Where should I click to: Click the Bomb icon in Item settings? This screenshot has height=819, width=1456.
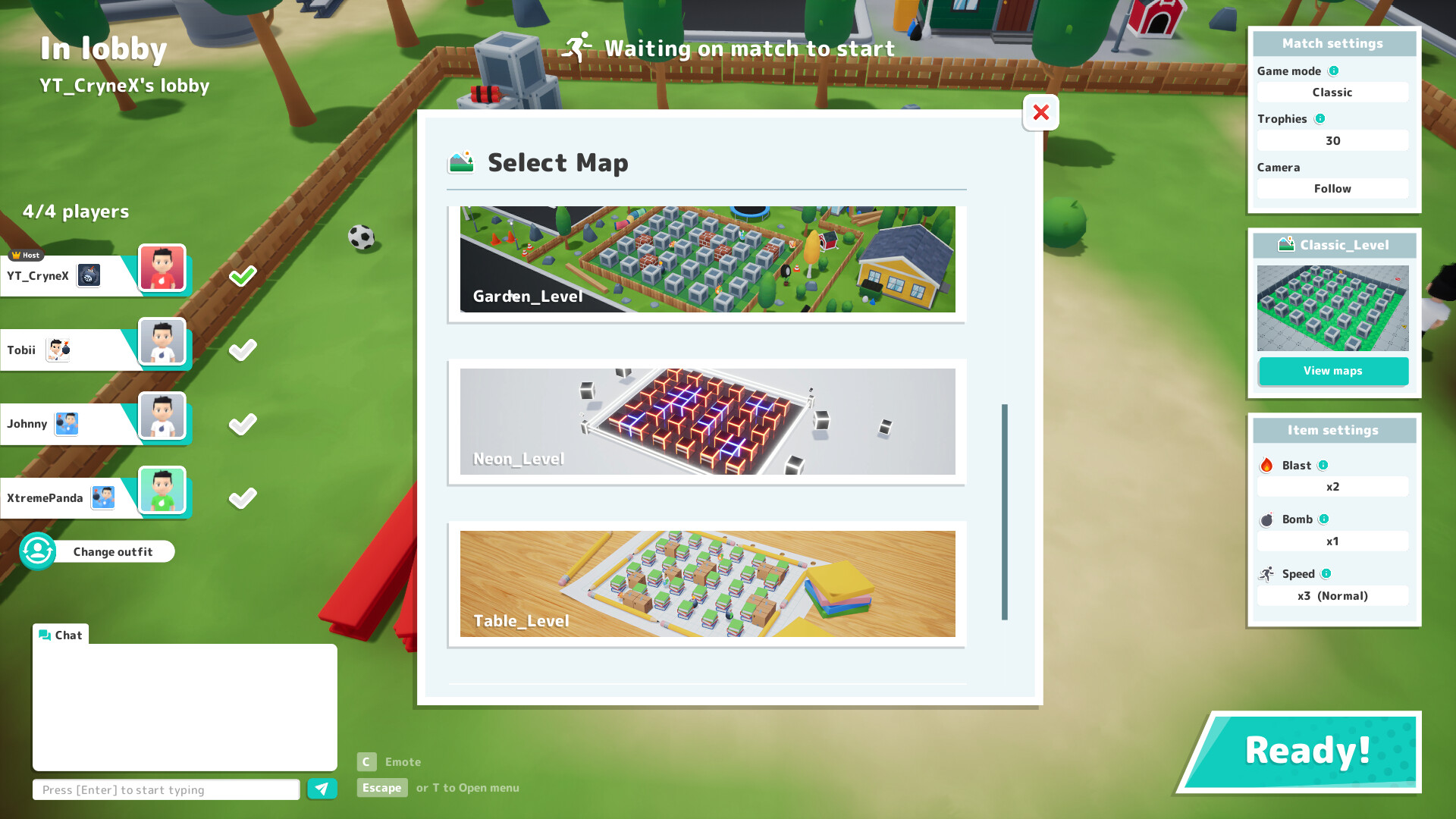pos(1266,519)
